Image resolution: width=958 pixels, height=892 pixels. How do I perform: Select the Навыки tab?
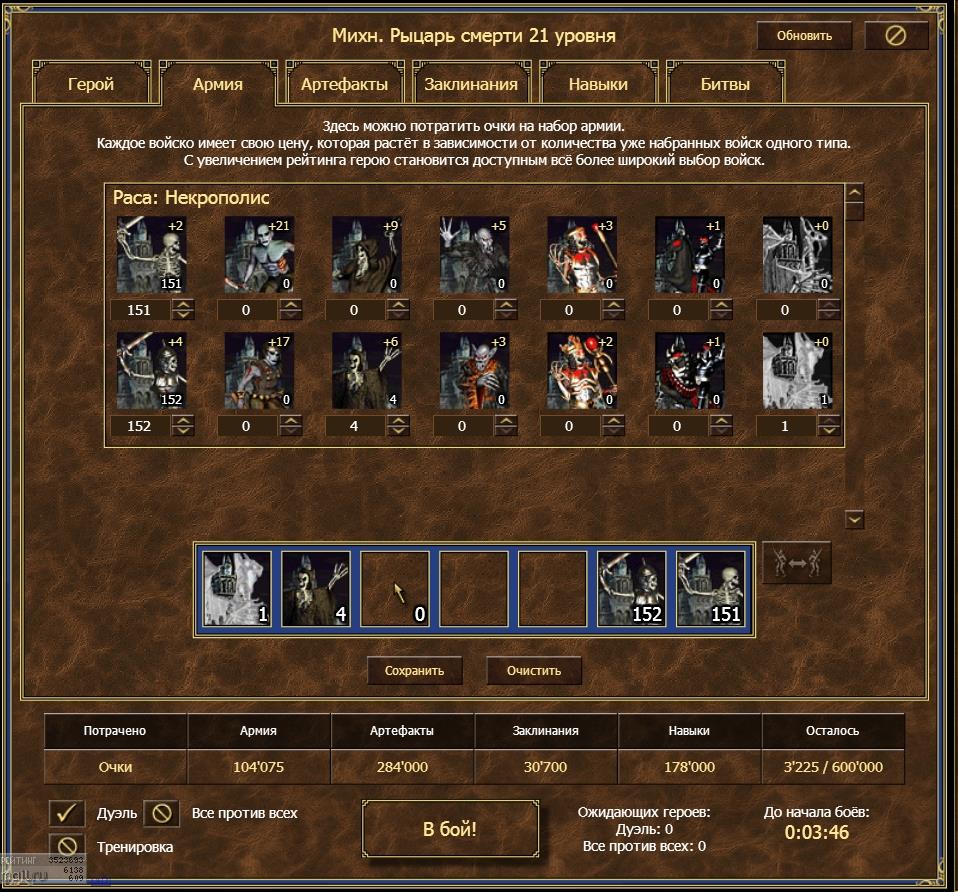coord(598,84)
